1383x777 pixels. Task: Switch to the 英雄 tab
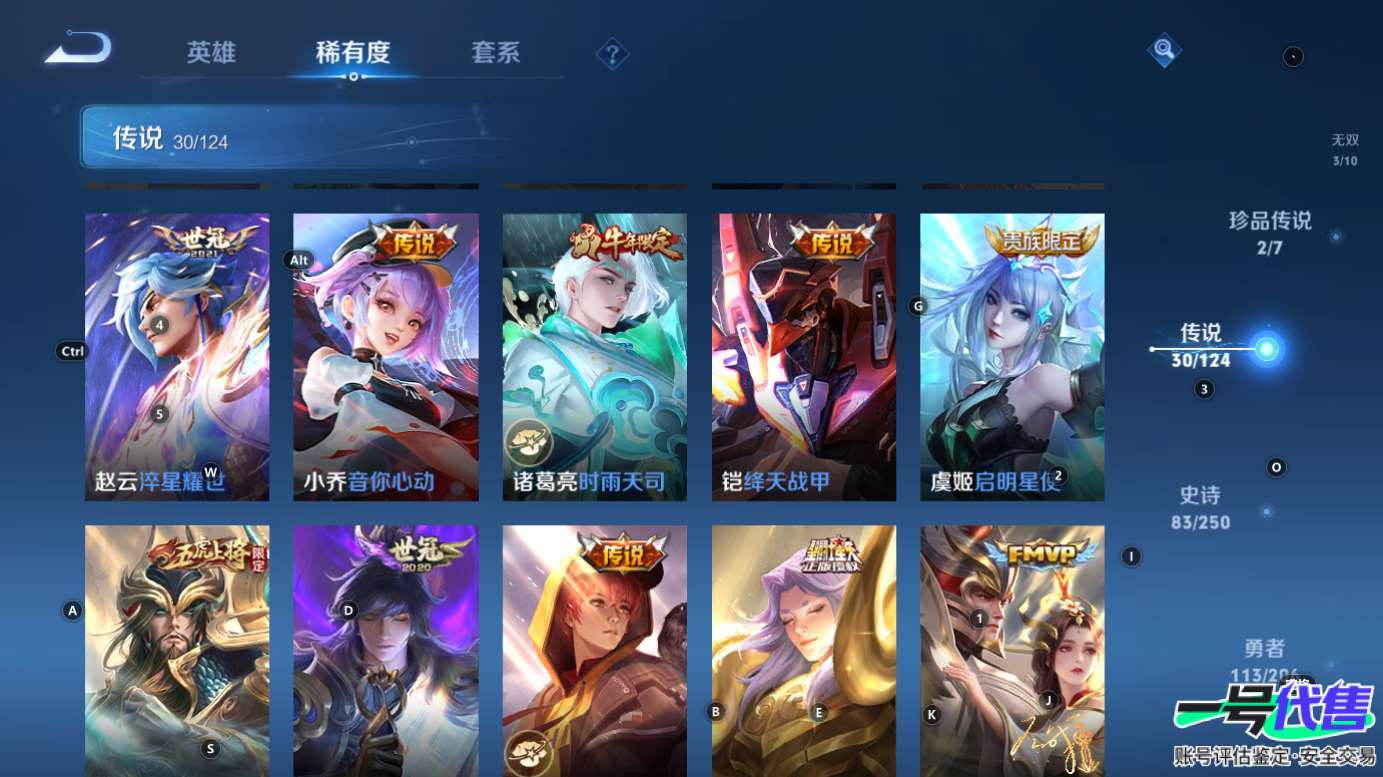211,53
